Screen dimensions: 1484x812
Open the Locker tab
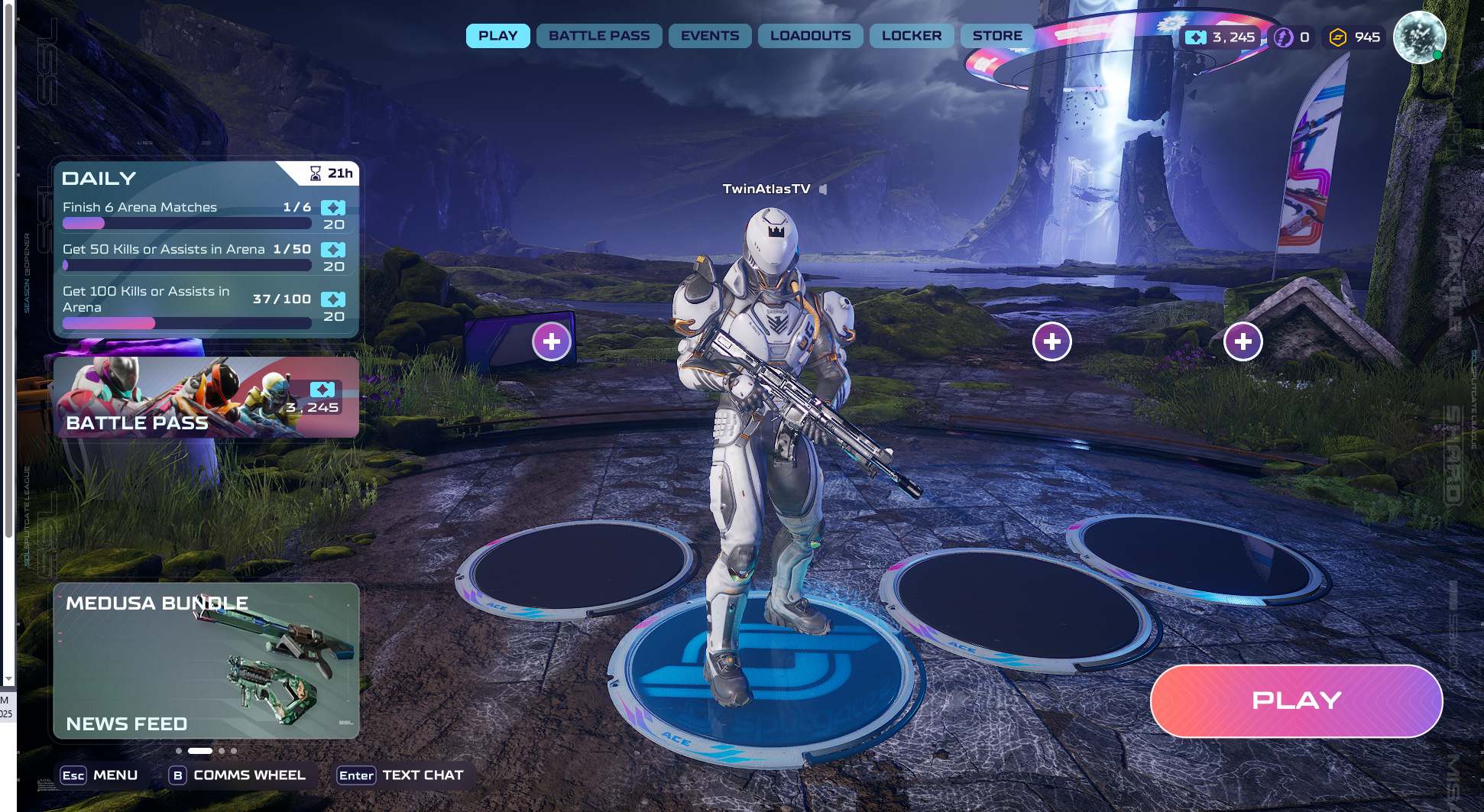pos(912,36)
